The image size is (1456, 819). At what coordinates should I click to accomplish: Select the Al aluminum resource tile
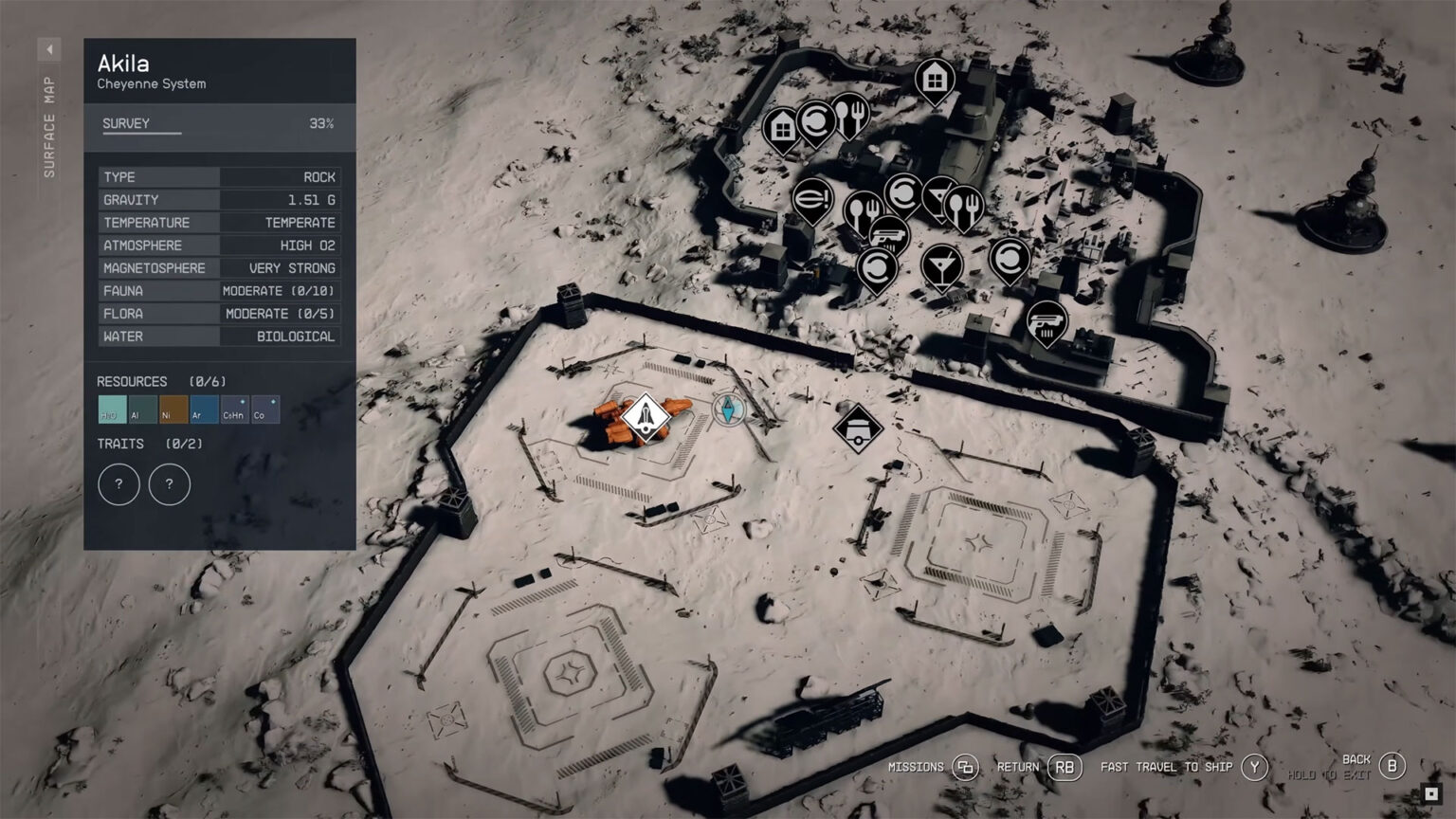pyautogui.click(x=141, y=409)
